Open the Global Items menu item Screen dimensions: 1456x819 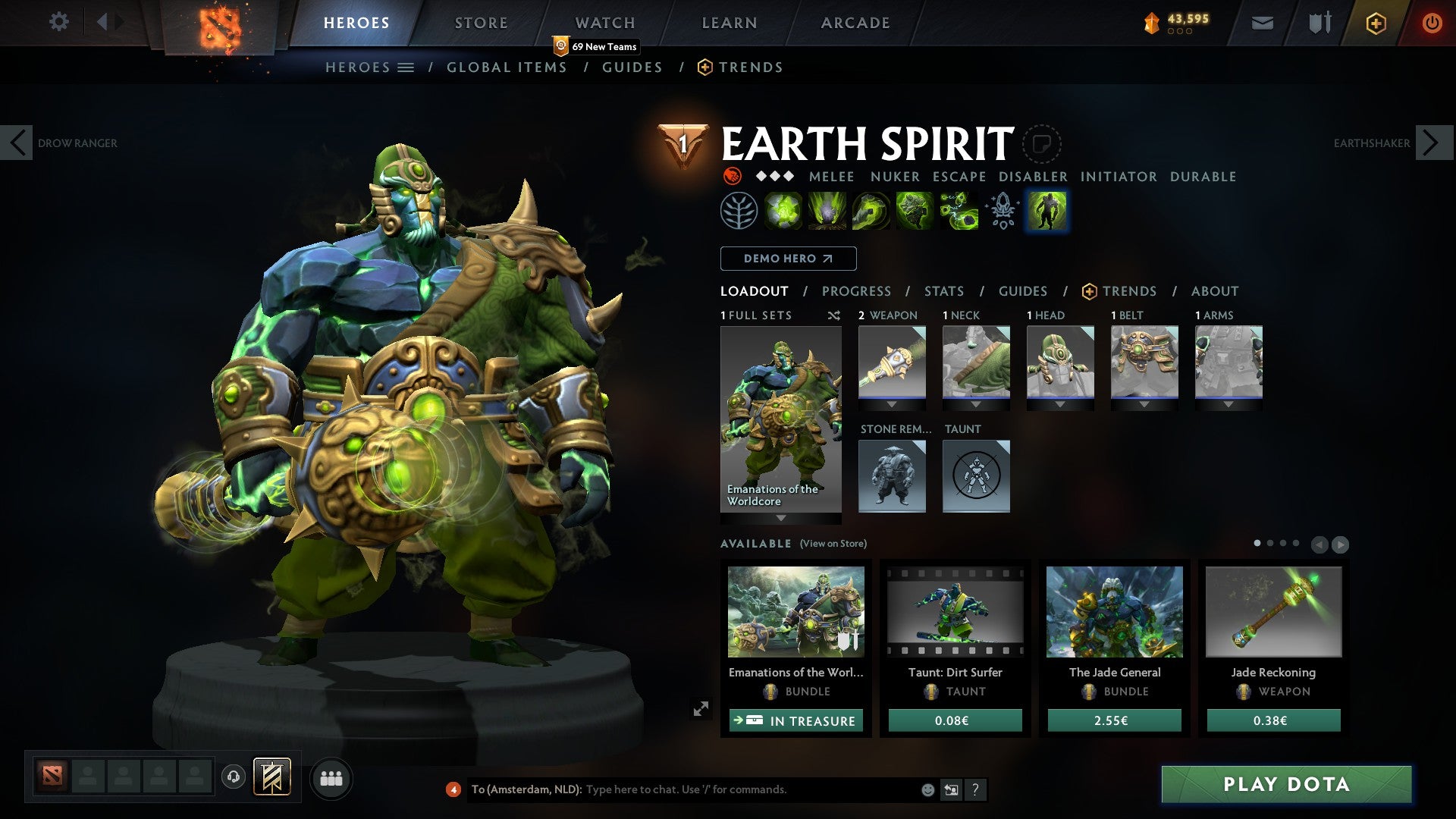click(507, 67)
